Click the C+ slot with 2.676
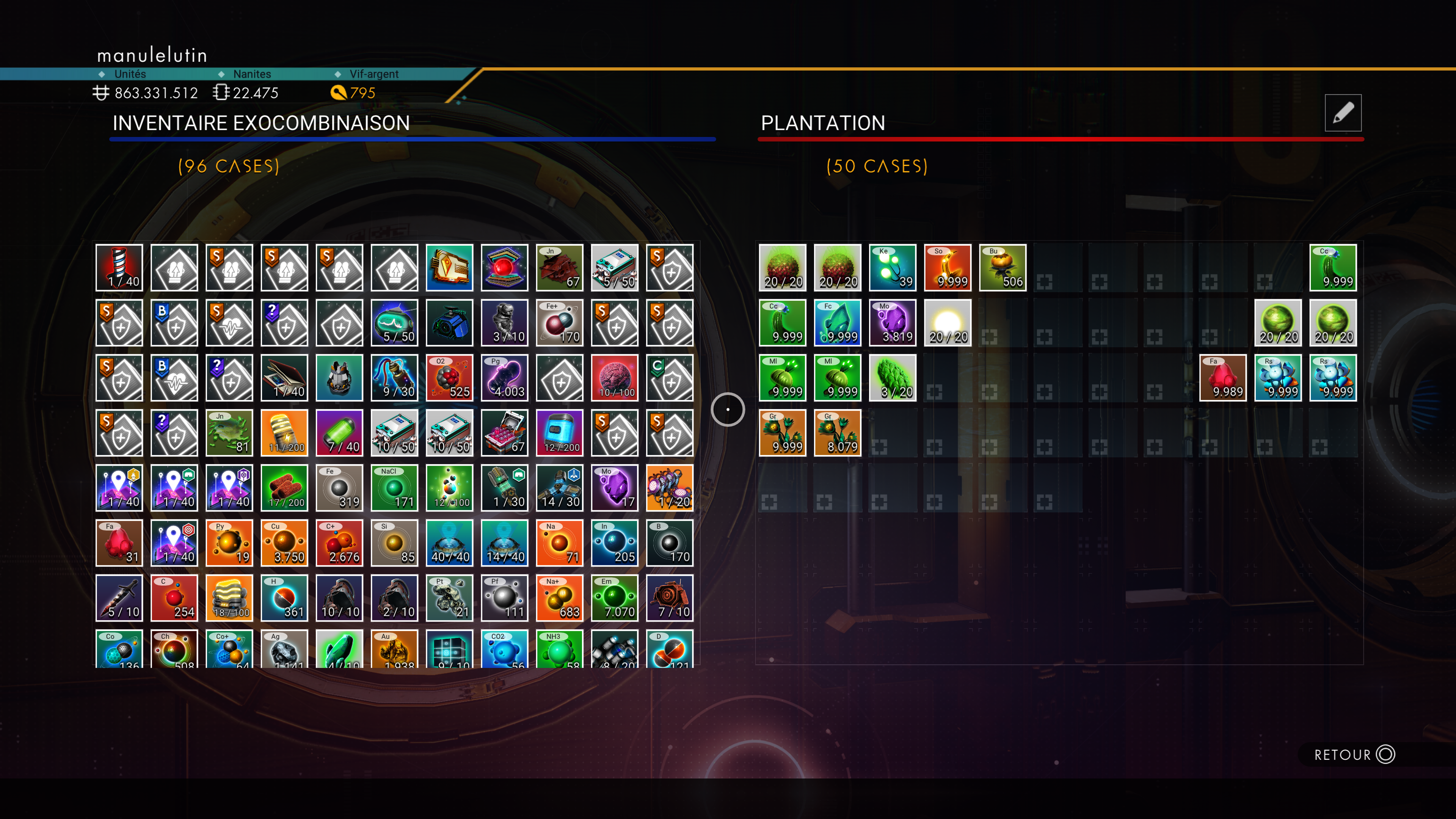The height and width of the screenshot is (819, 1456). pos(339,543)
